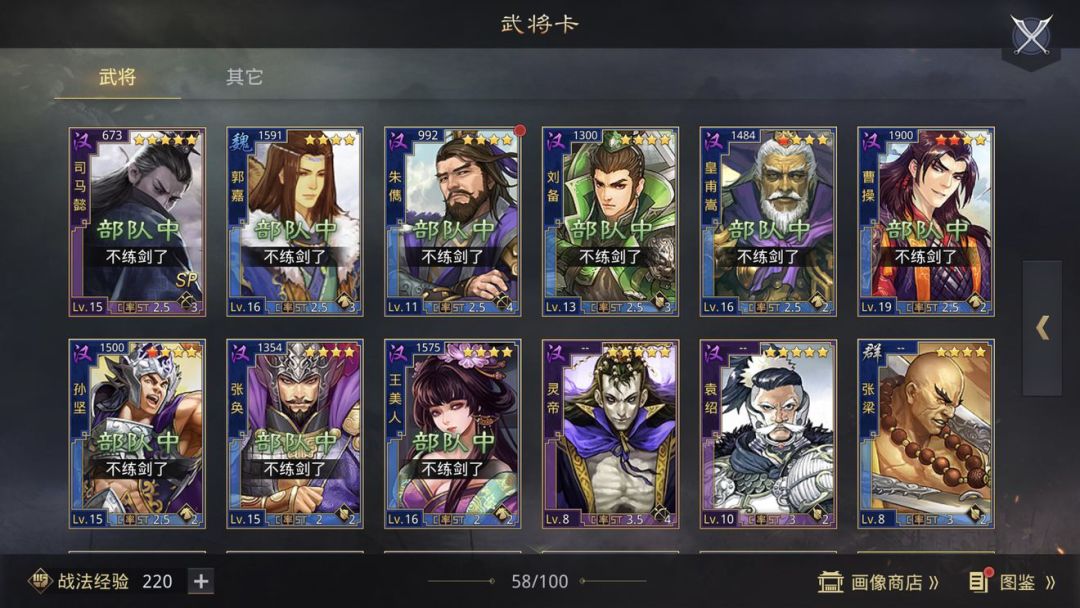Switch to the 武将 tab
This screenshot has width=1080, height=608.
(117, 77)
